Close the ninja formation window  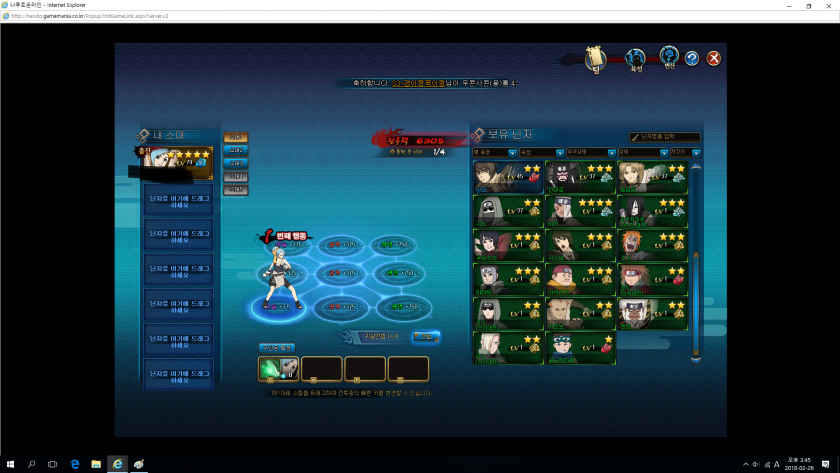[713, 58]
